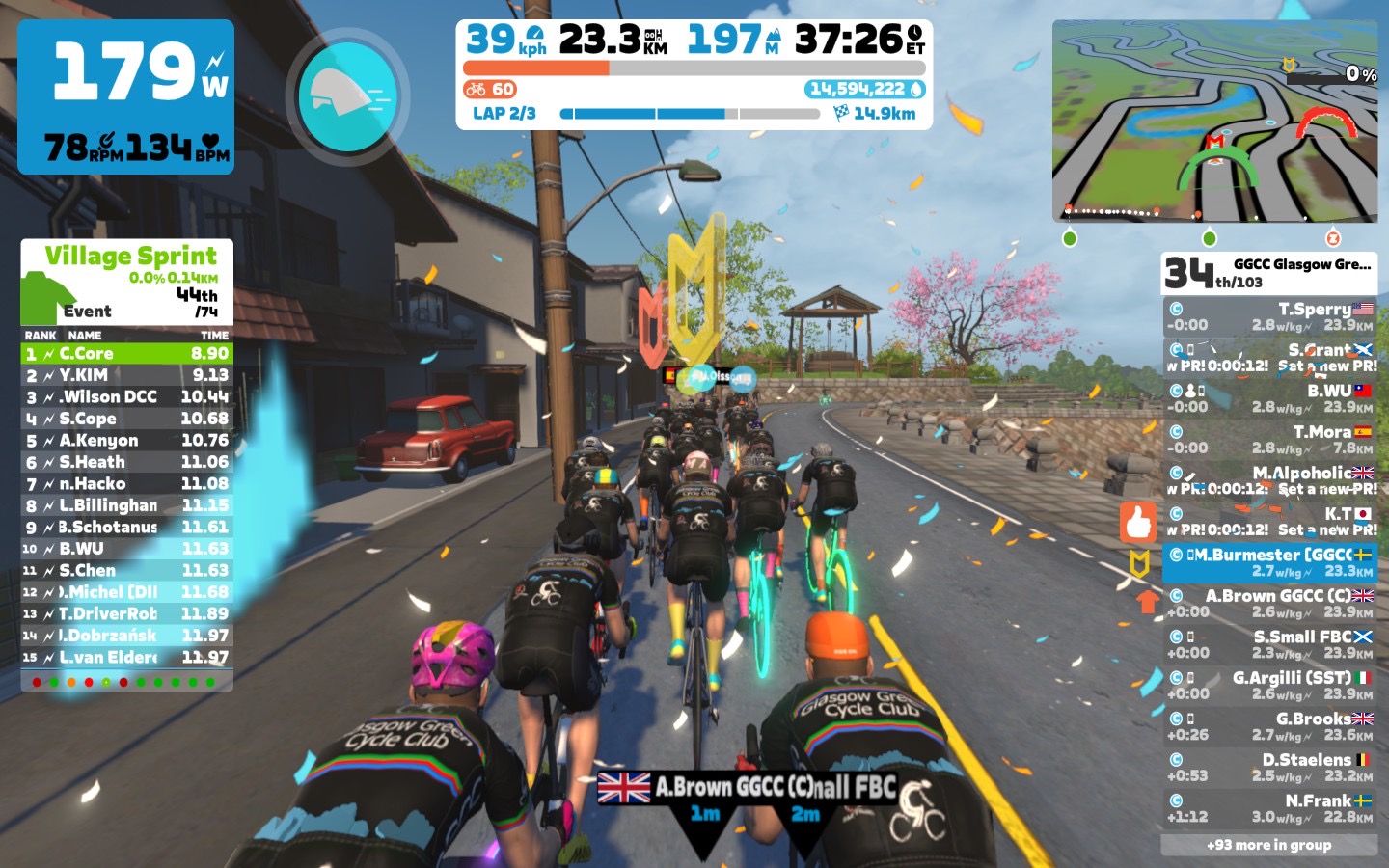Choose G.Argilli (SST) rider row
The height and width of the screenshot is (868, 1389).
point(1269,685)
